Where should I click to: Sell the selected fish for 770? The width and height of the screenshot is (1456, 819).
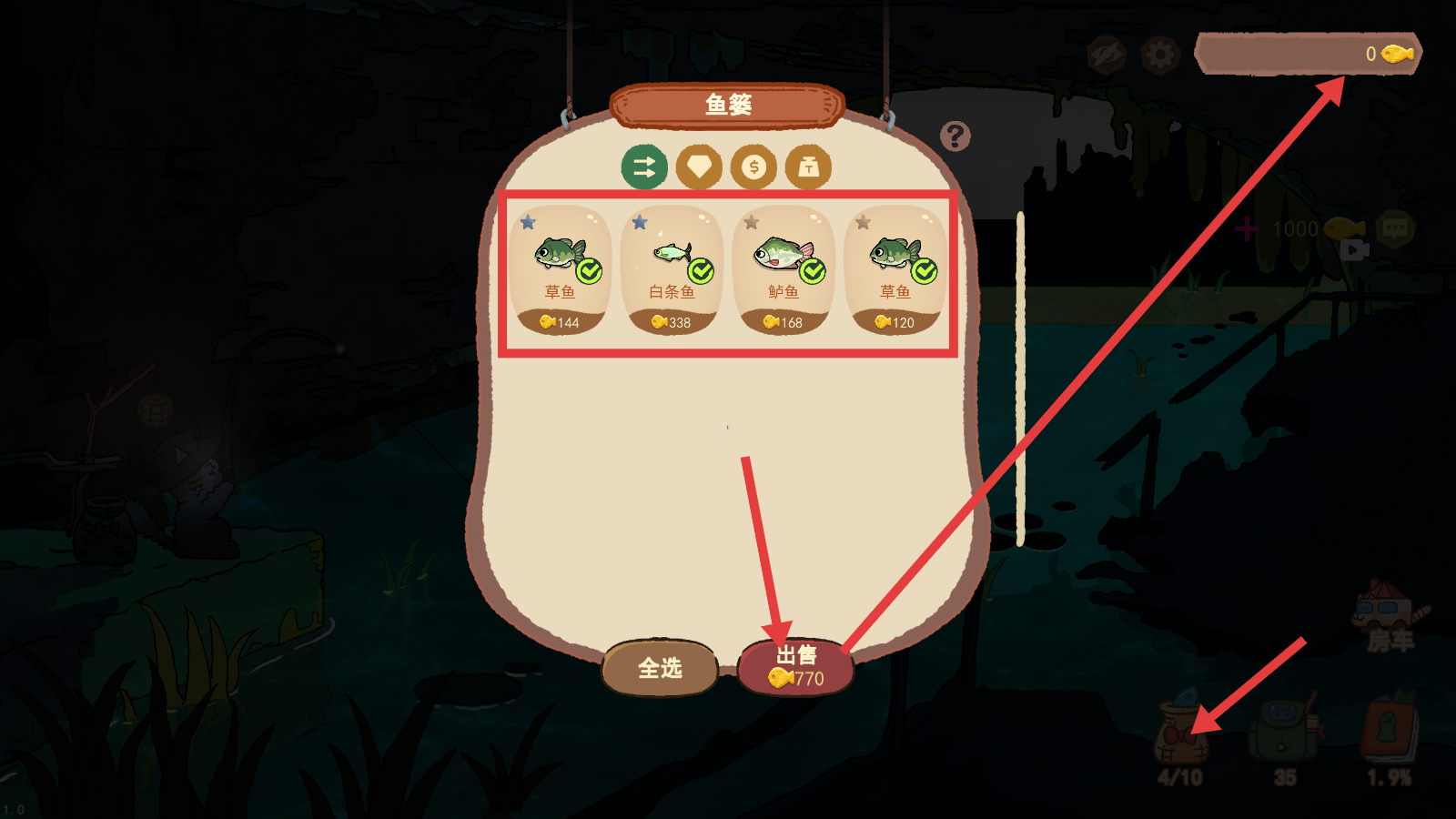796,667
